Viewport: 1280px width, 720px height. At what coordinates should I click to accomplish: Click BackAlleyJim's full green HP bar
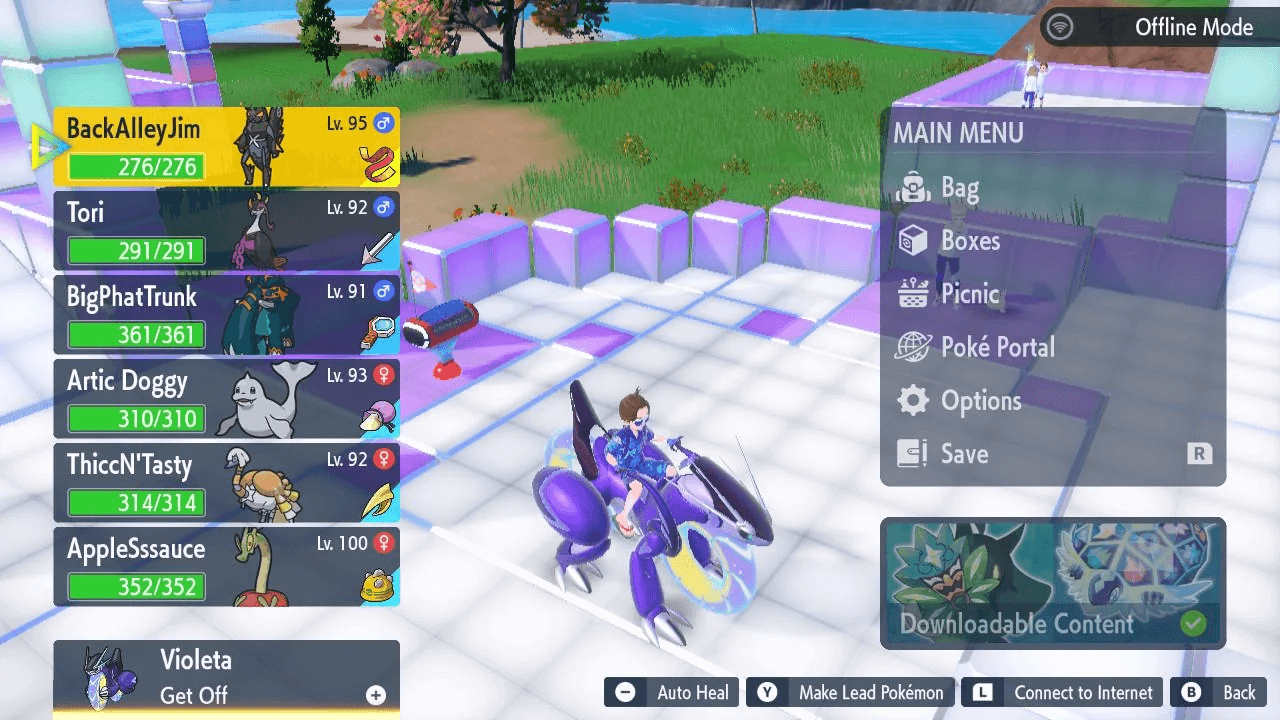137,167
